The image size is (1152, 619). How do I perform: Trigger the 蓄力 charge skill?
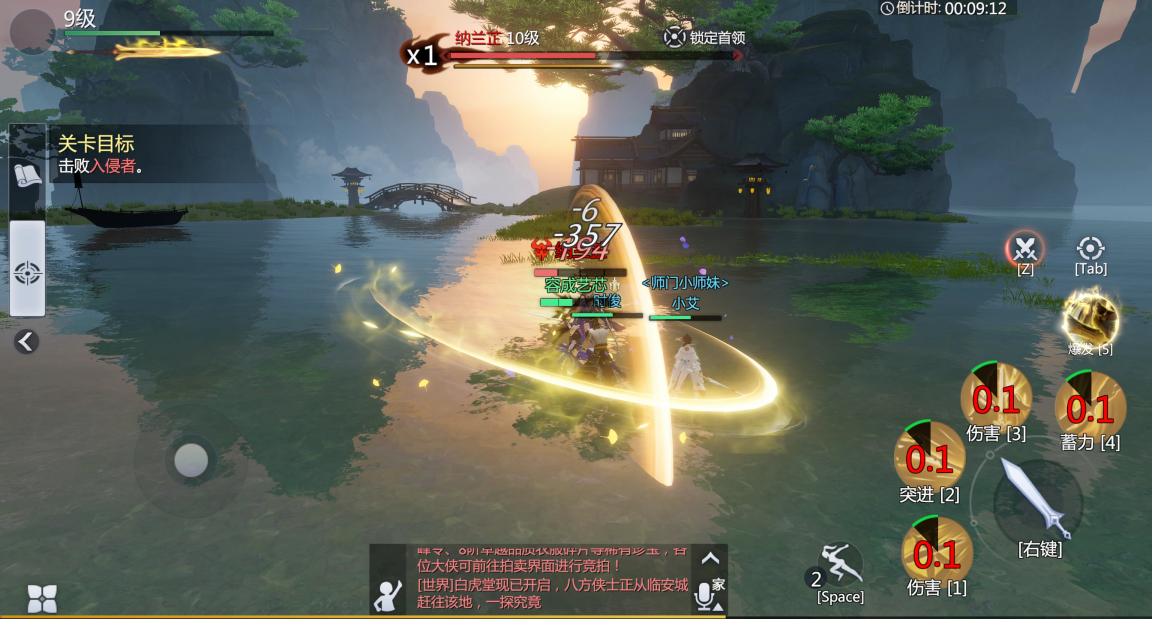point(1090,406)
